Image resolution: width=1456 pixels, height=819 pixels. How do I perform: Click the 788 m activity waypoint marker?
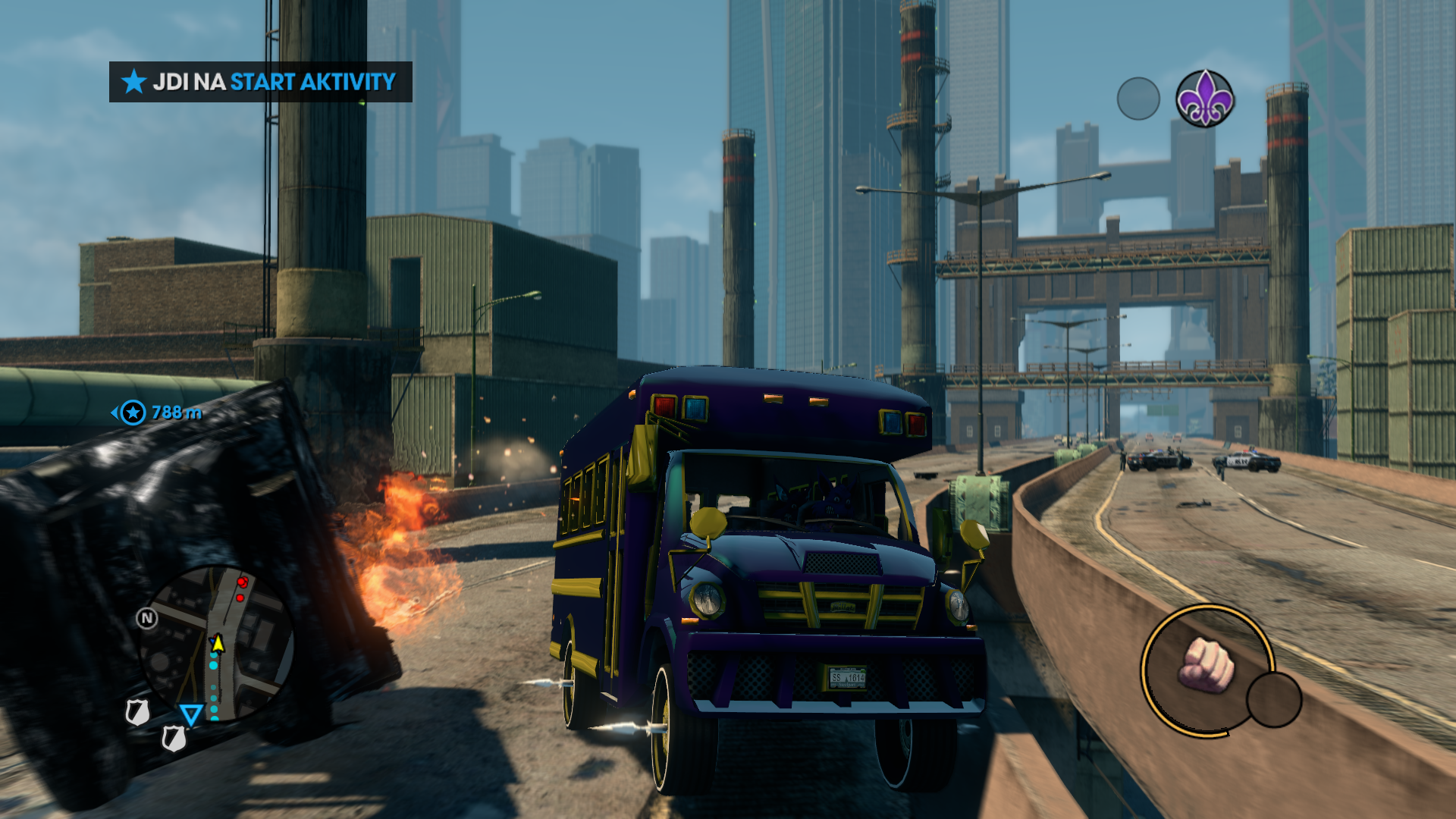tap(133, 413)
